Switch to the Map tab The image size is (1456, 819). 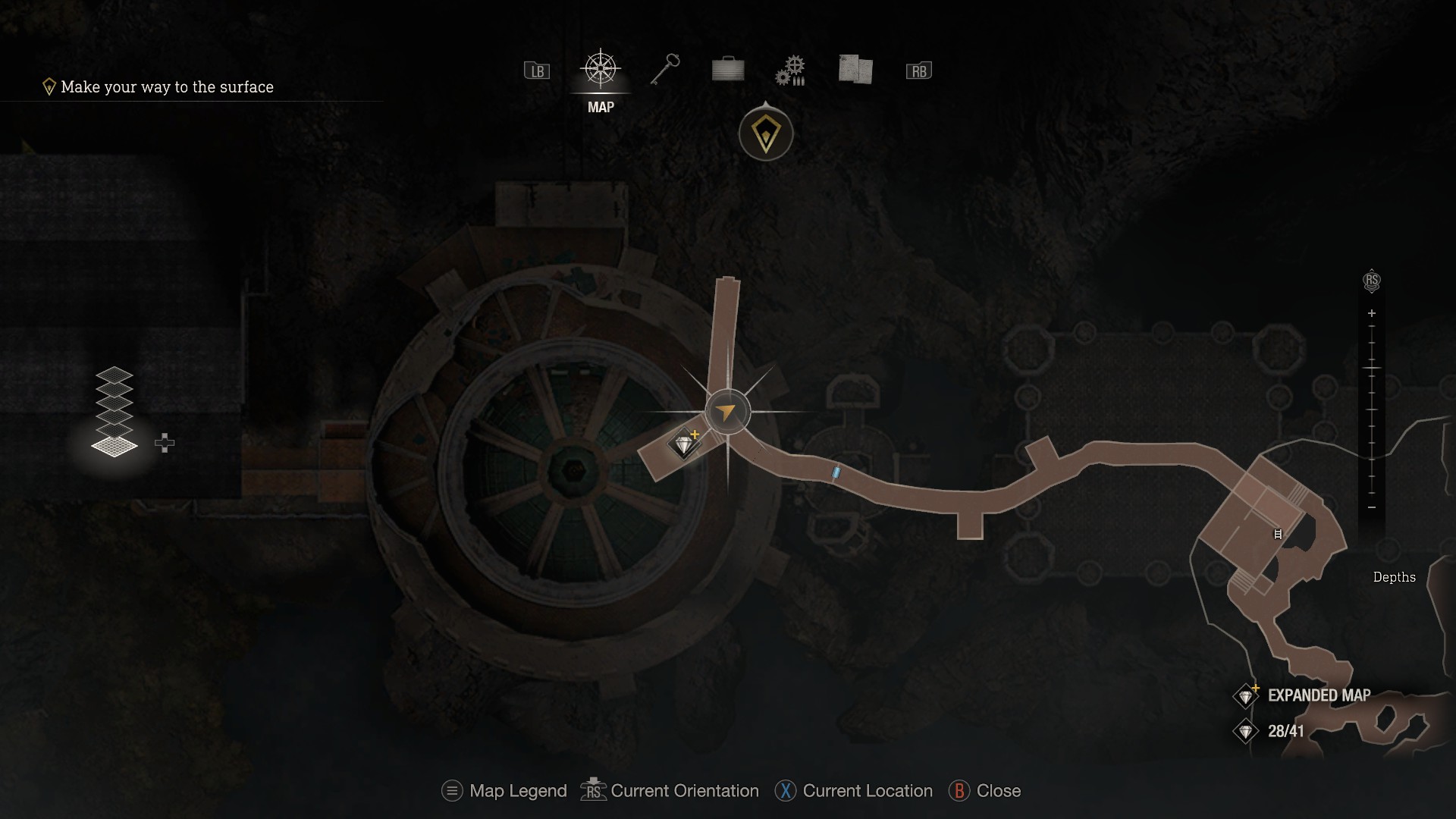601,71
